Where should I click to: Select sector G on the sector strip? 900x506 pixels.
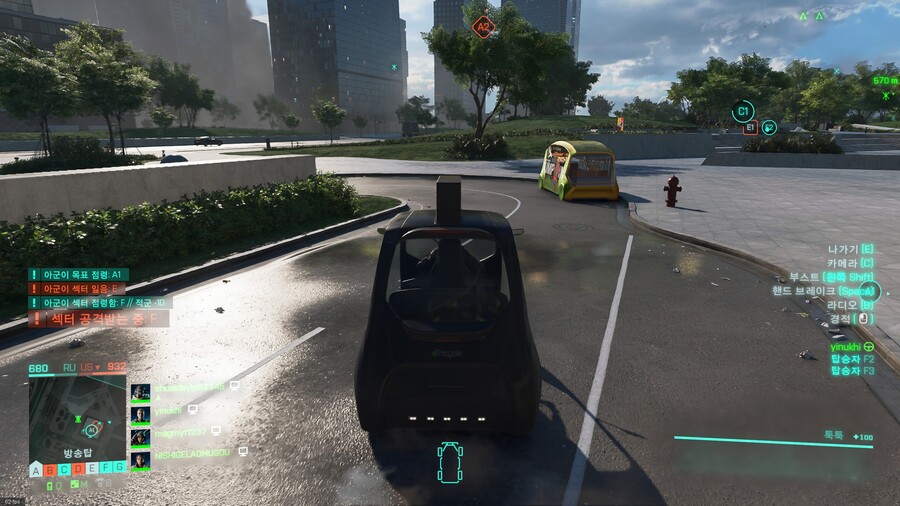pyautogui.click(x=119, y=466)
